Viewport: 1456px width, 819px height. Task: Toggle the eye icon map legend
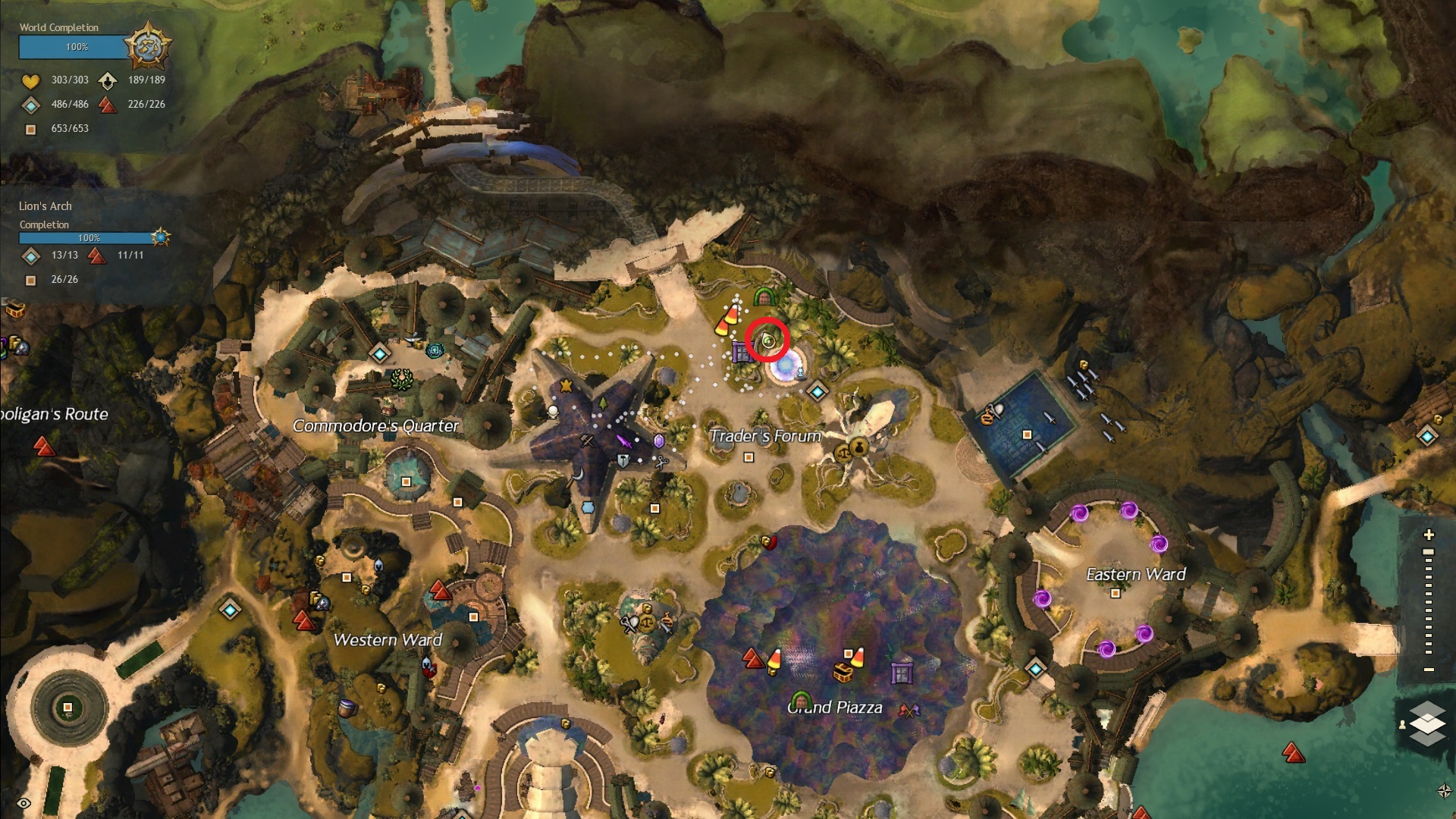[x=24, y=803]
